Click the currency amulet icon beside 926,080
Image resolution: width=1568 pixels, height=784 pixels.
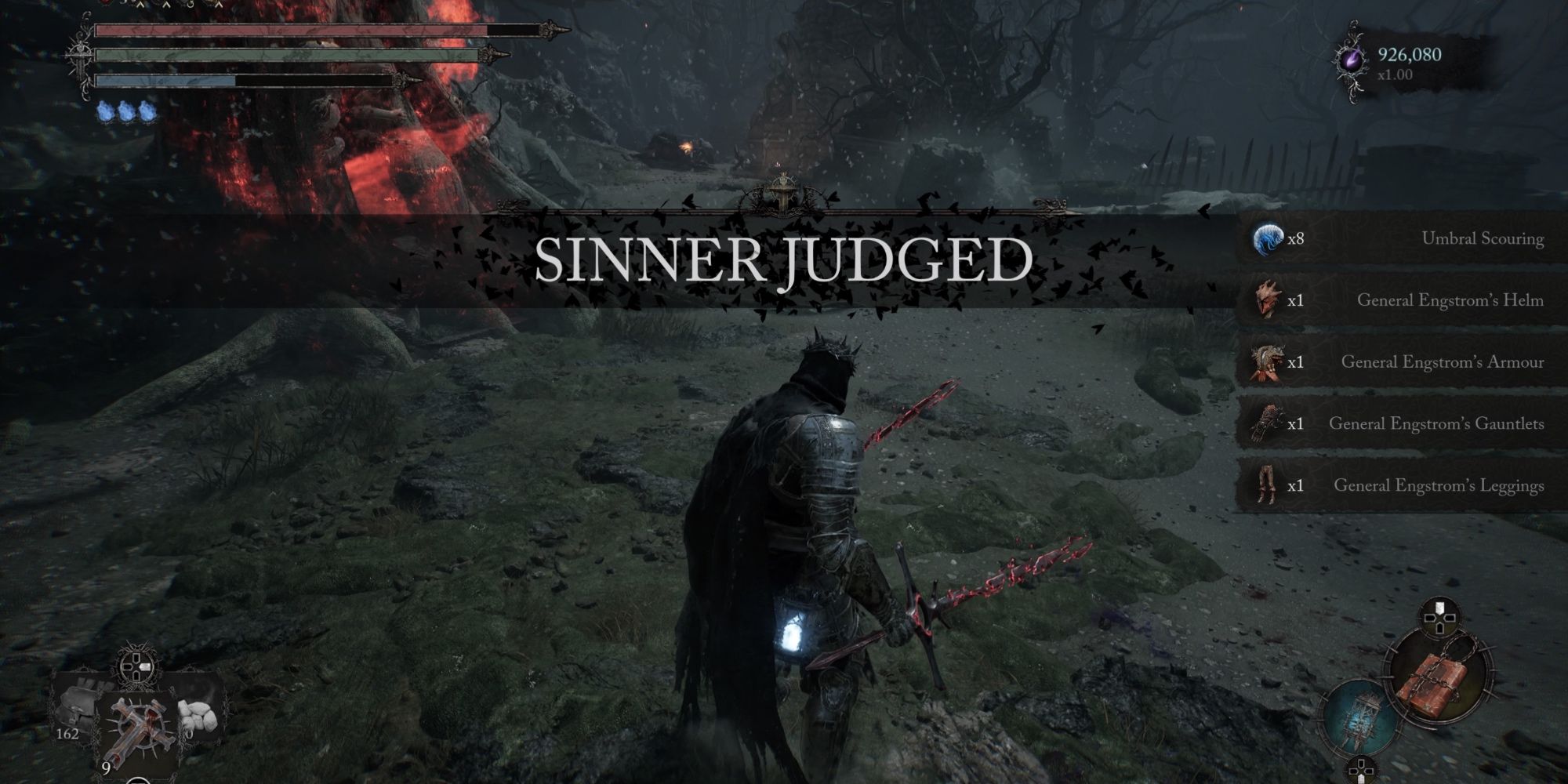point(1353,59)
